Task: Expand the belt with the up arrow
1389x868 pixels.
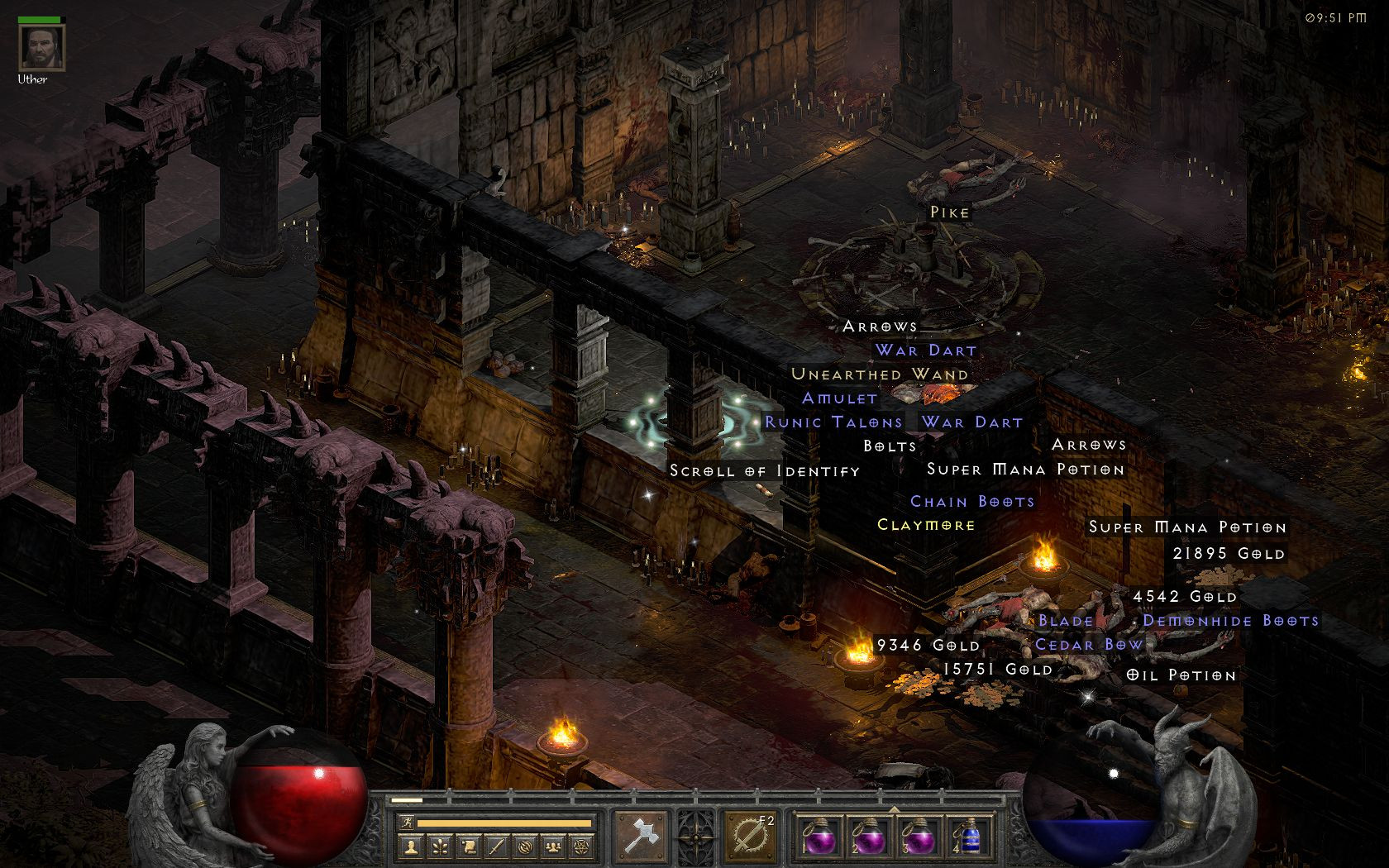Action: click(x=892, y=810)
